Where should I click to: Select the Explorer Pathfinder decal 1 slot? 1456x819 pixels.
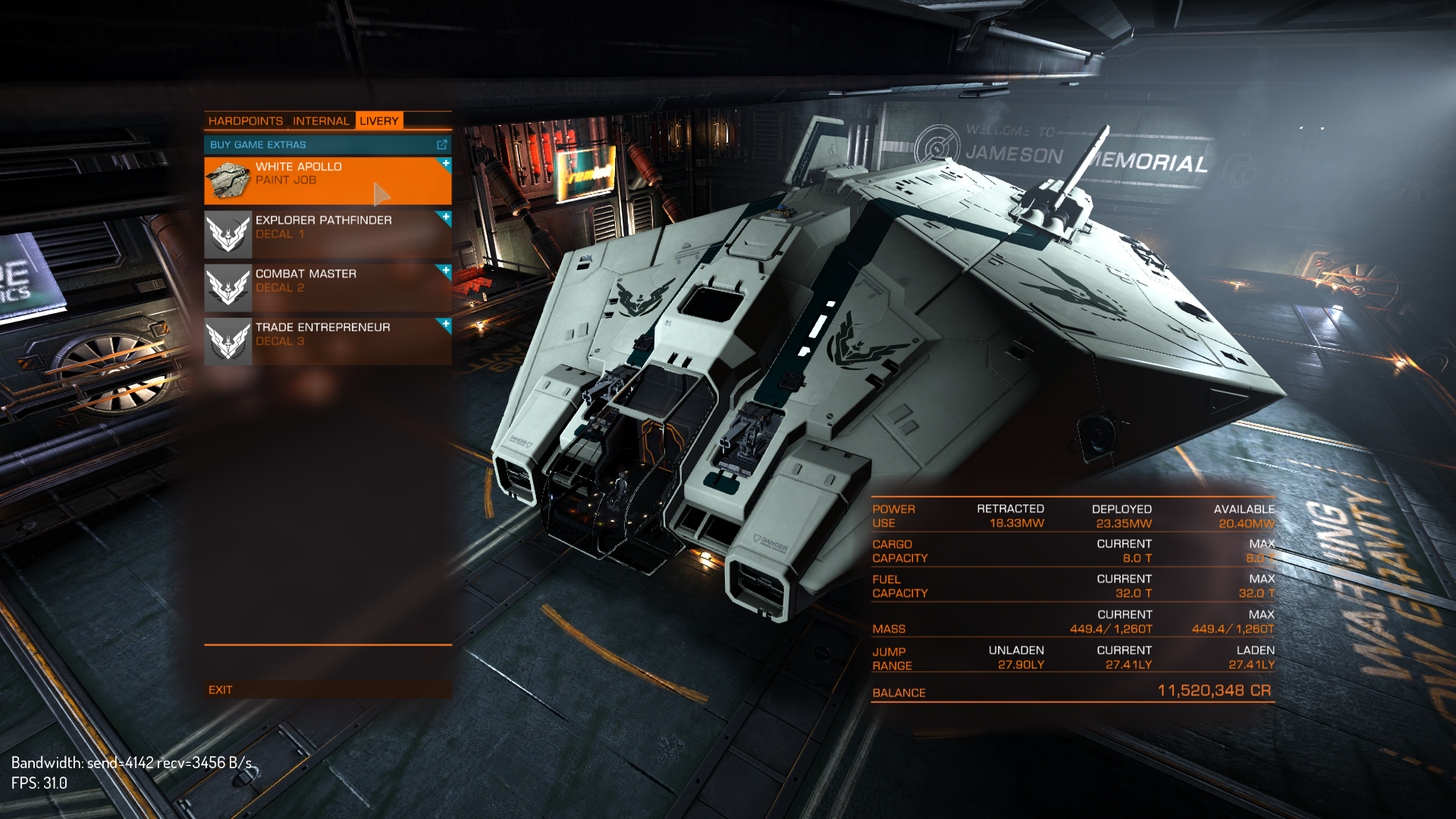328,234
